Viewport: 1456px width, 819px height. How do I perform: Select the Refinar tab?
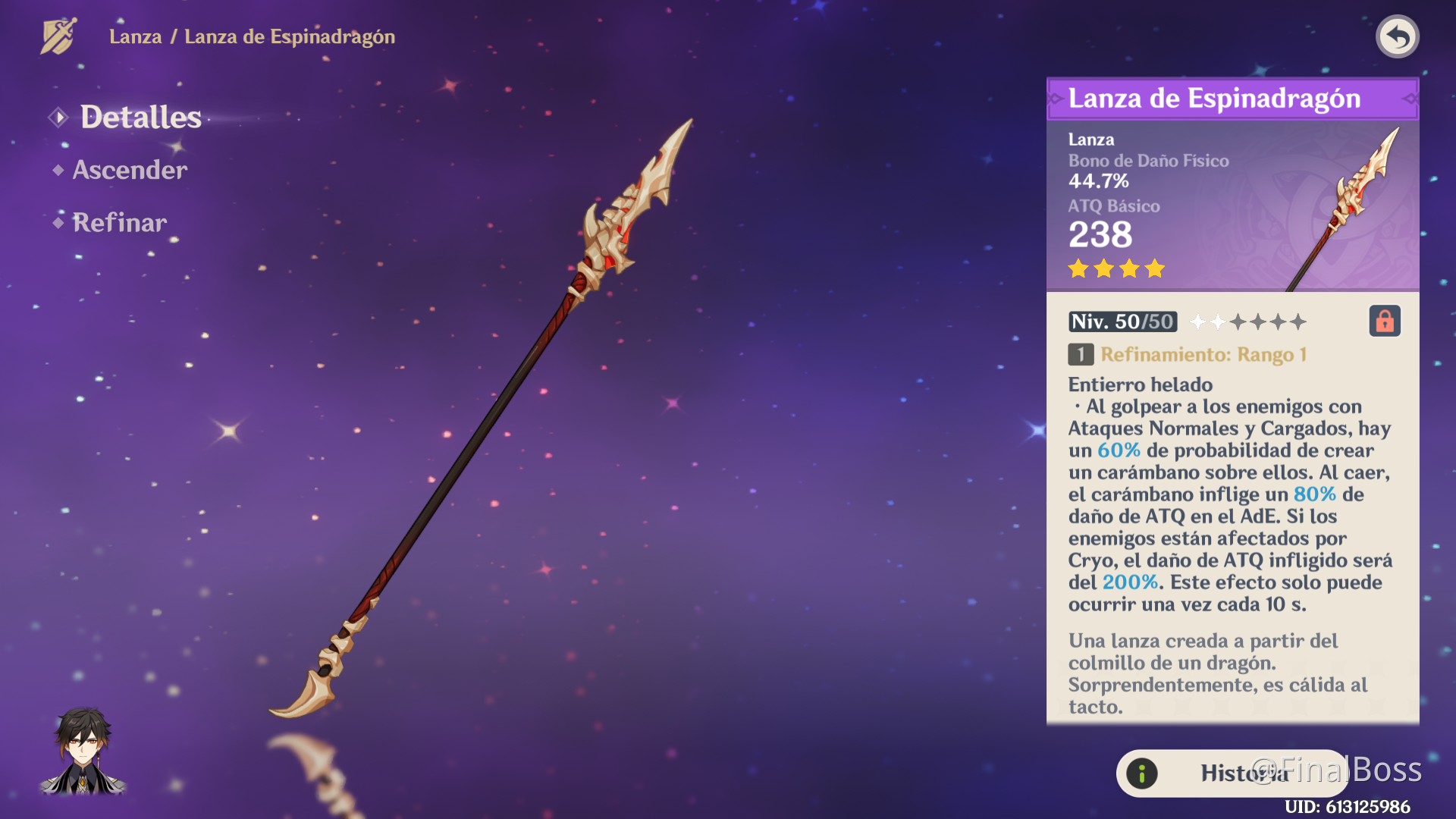[120, 223]
